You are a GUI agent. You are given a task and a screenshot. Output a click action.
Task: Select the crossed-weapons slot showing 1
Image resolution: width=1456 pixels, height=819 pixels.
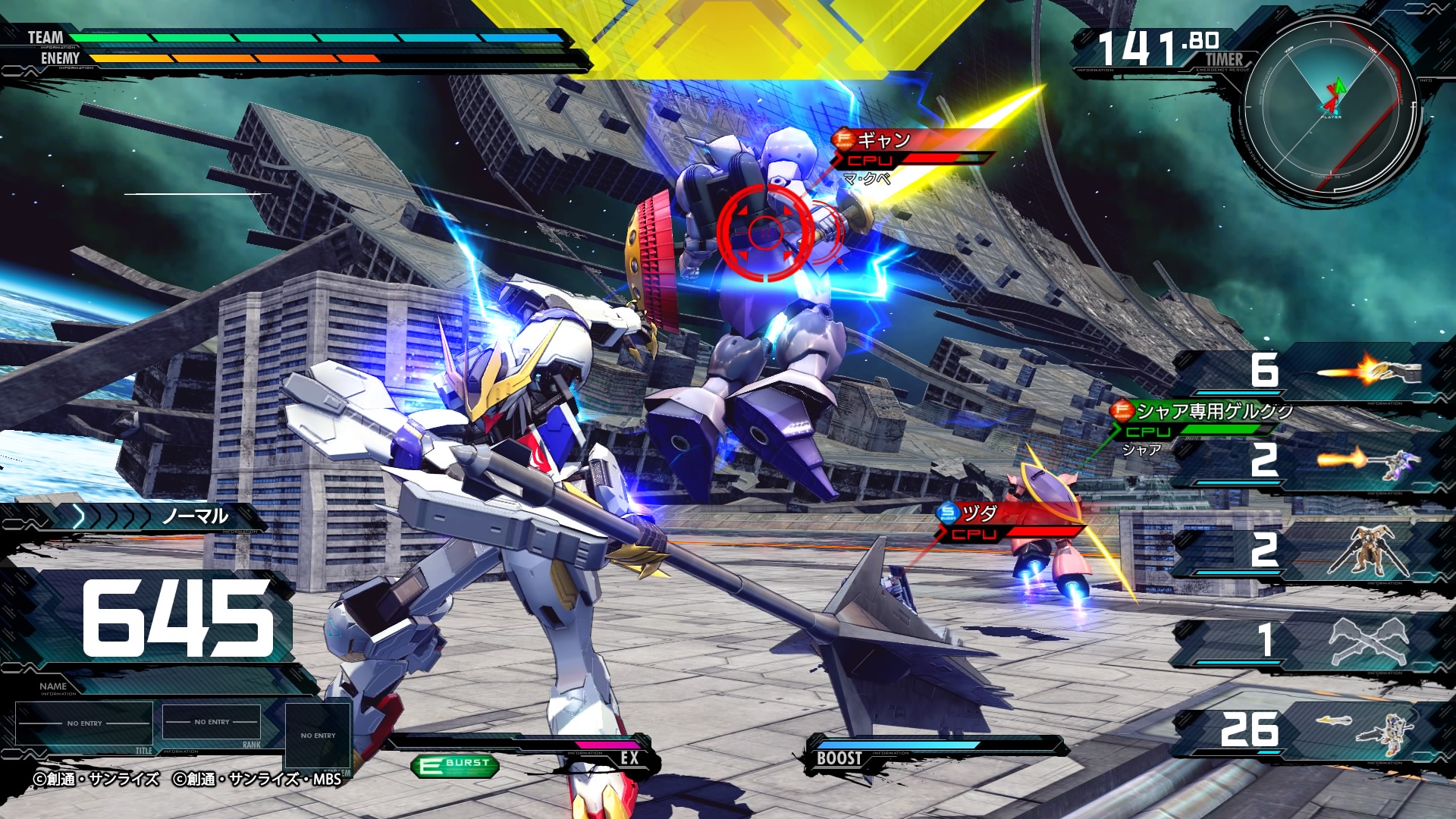tap(1306, 640)
